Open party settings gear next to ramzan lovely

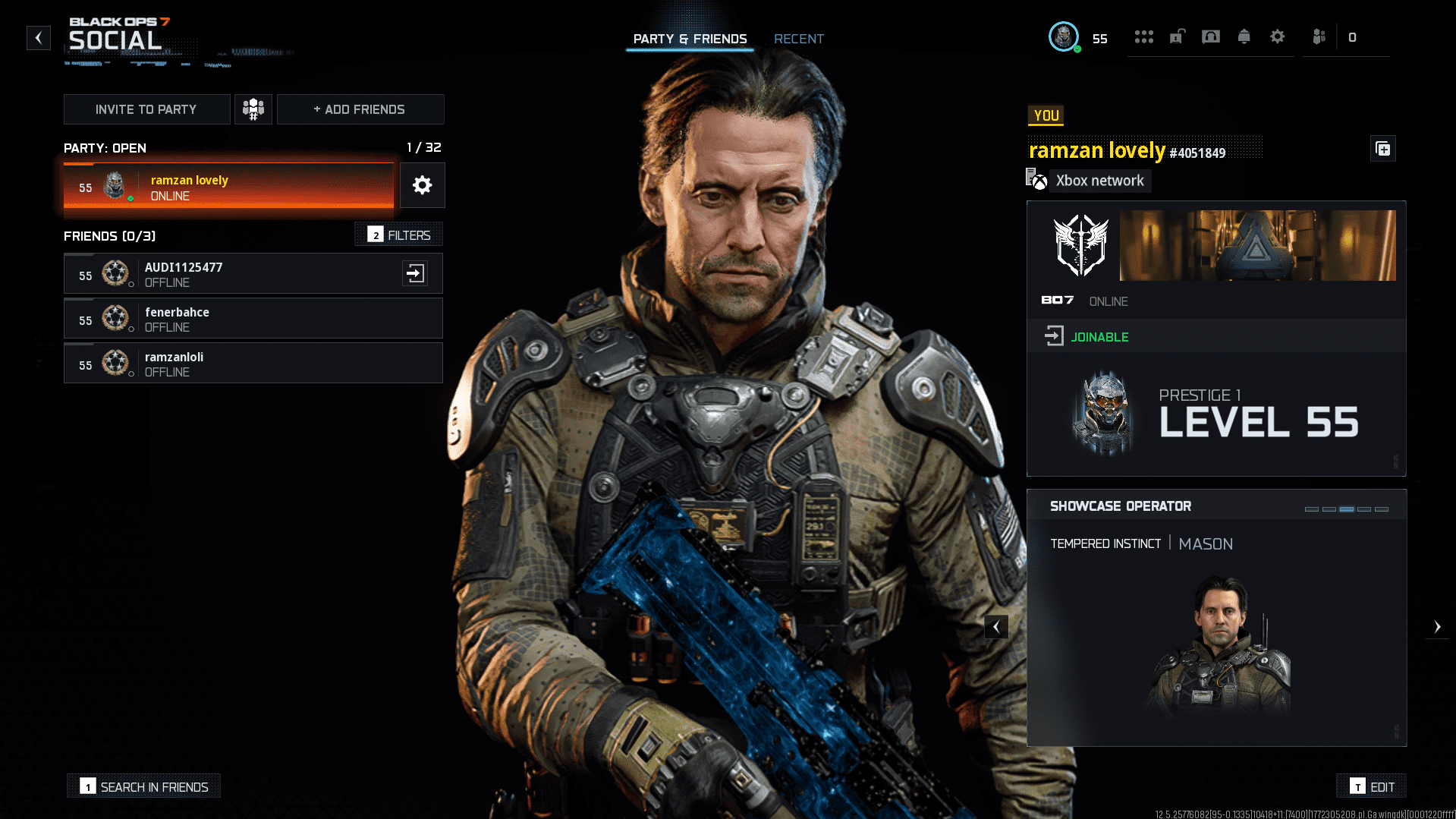point(422,185)
